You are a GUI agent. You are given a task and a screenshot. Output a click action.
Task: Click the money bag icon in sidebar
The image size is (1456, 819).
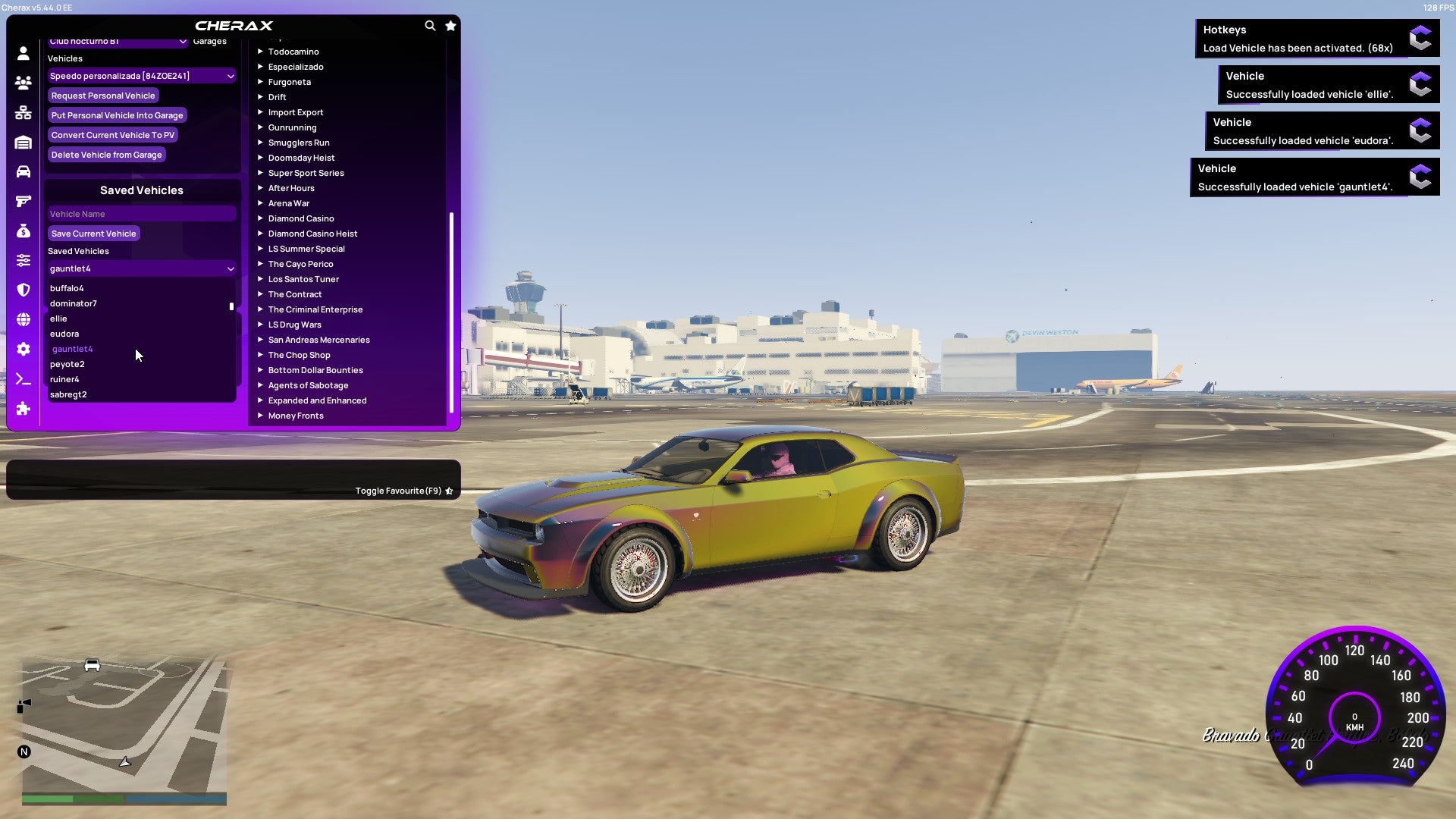coord(23,231)
